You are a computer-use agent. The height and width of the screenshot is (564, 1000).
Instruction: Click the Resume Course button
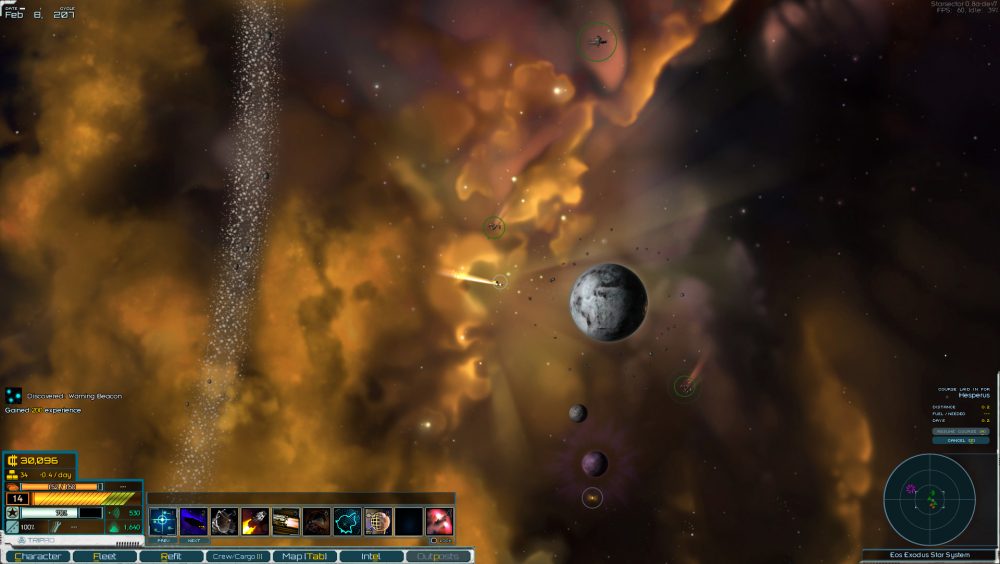(961, 431)
